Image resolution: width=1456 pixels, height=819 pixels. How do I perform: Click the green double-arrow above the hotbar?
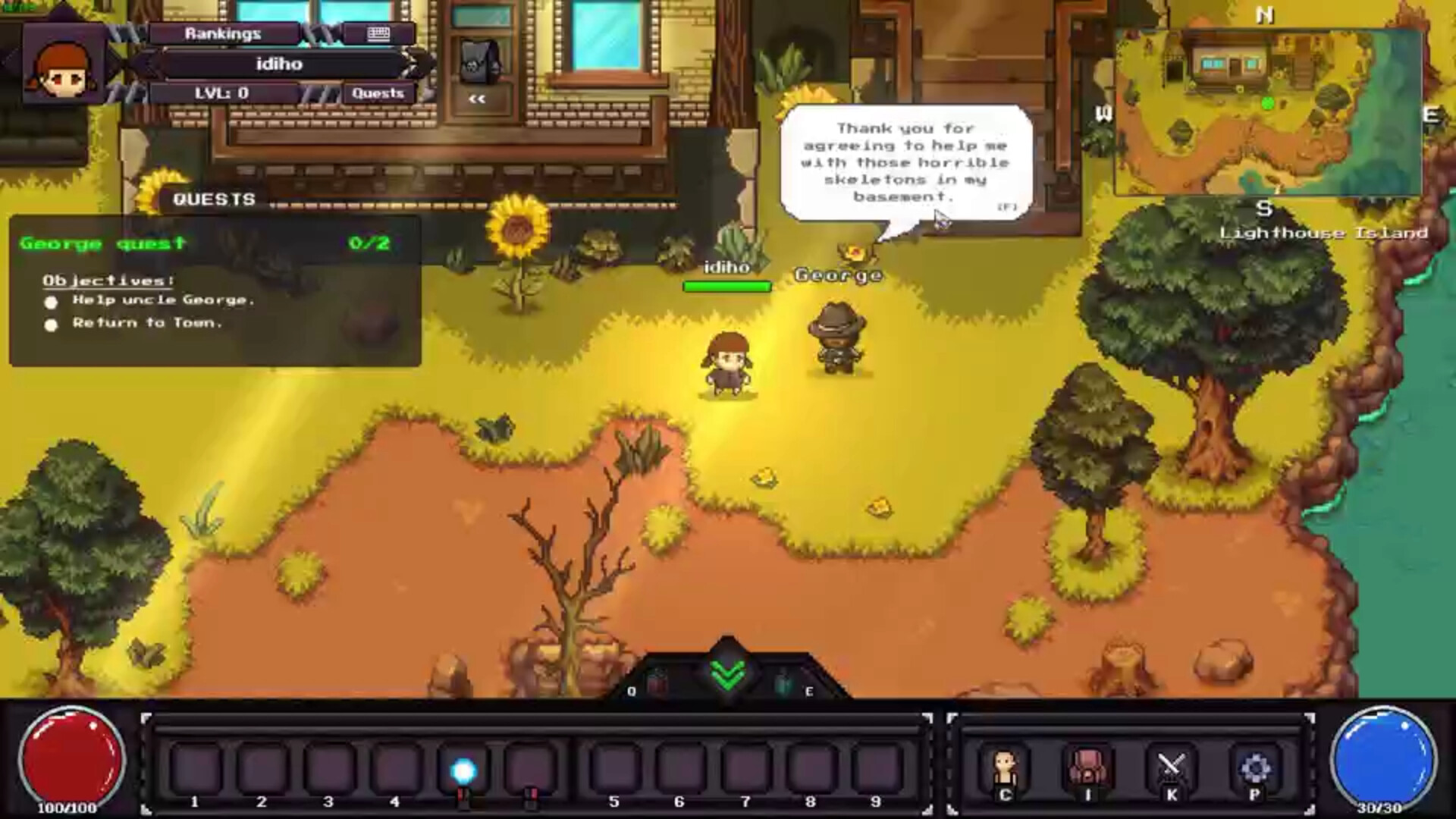point(727,673)
